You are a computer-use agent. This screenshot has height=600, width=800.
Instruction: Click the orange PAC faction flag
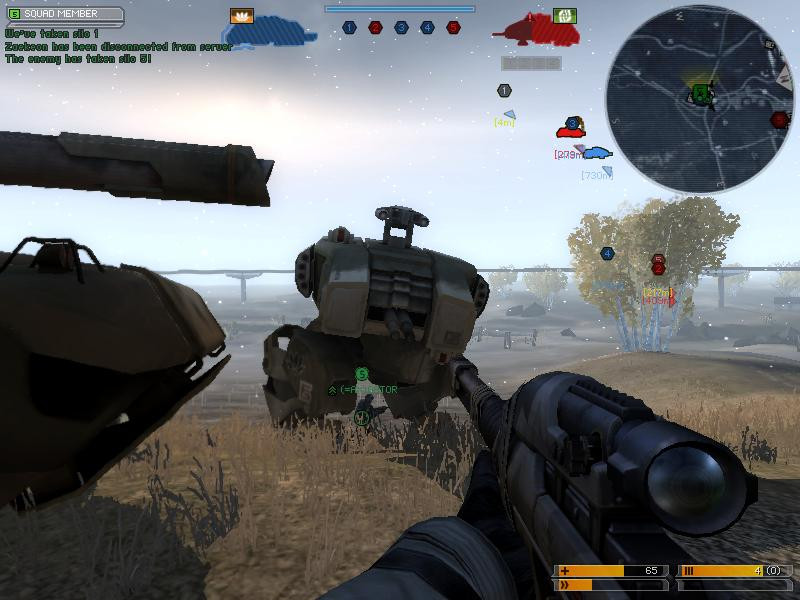tap(241, 16)
